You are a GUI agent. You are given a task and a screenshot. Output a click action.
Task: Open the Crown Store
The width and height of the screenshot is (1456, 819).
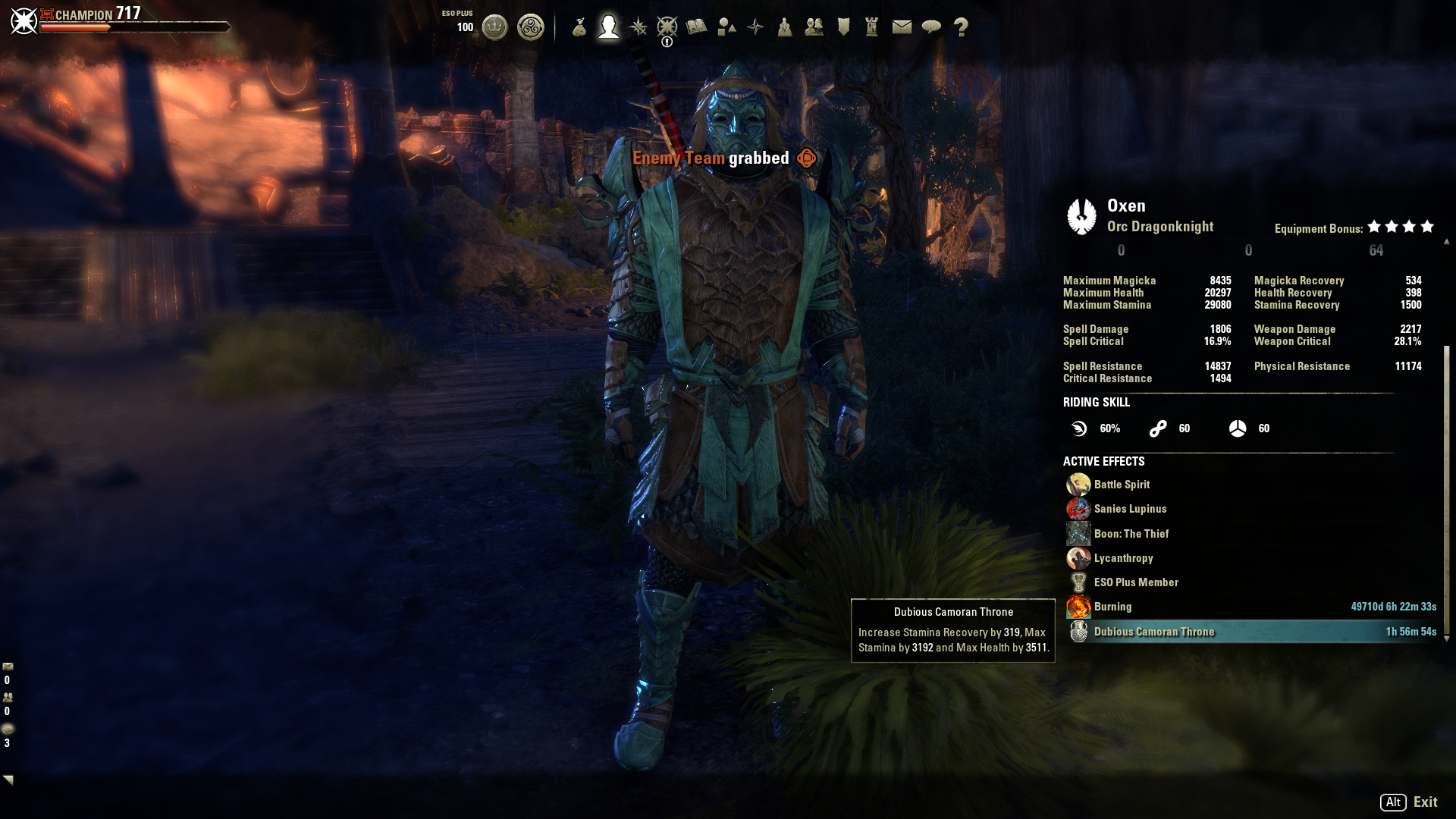(495, 25)
